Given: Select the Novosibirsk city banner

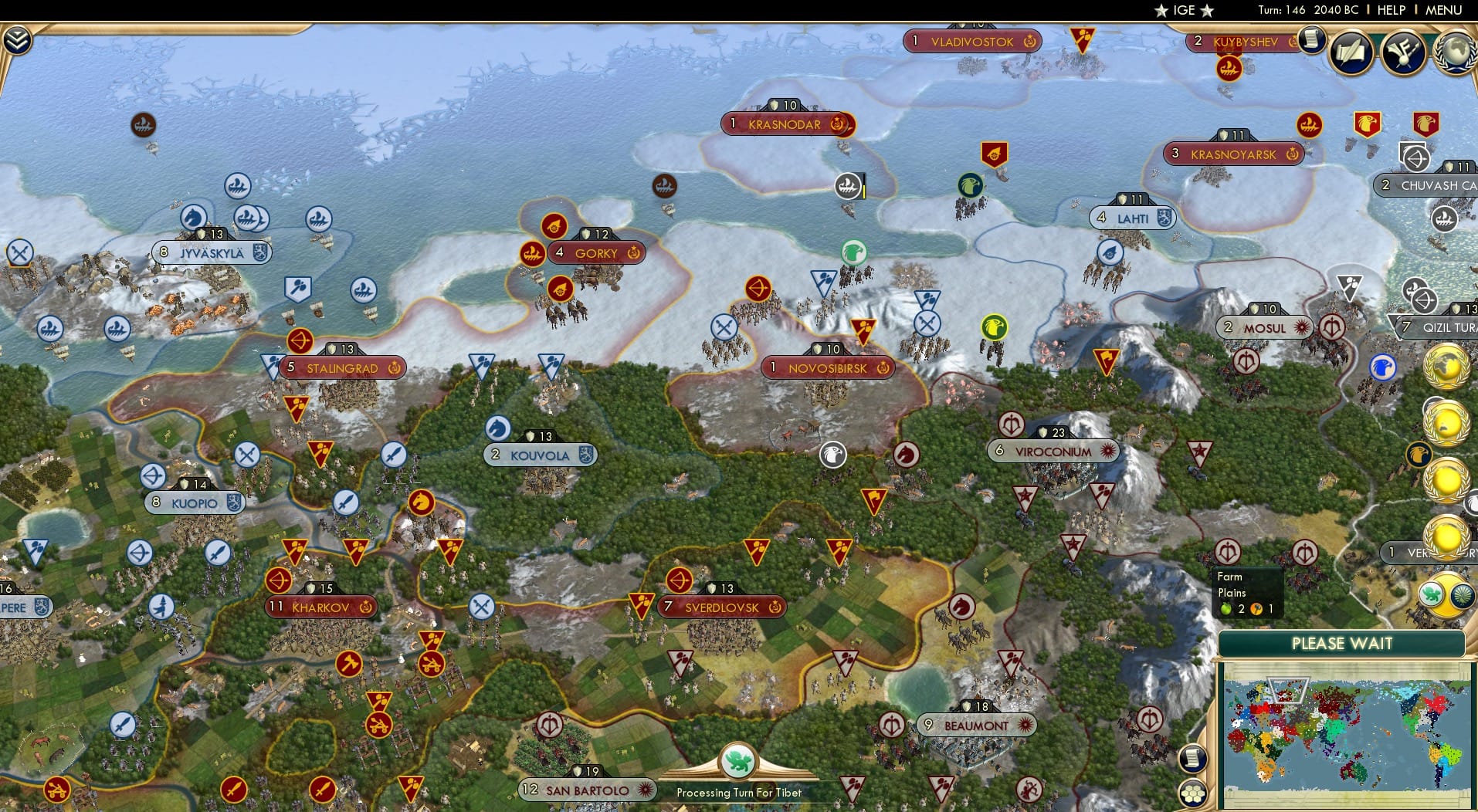Looking at the screenshot, I should (x=828, y=368).
